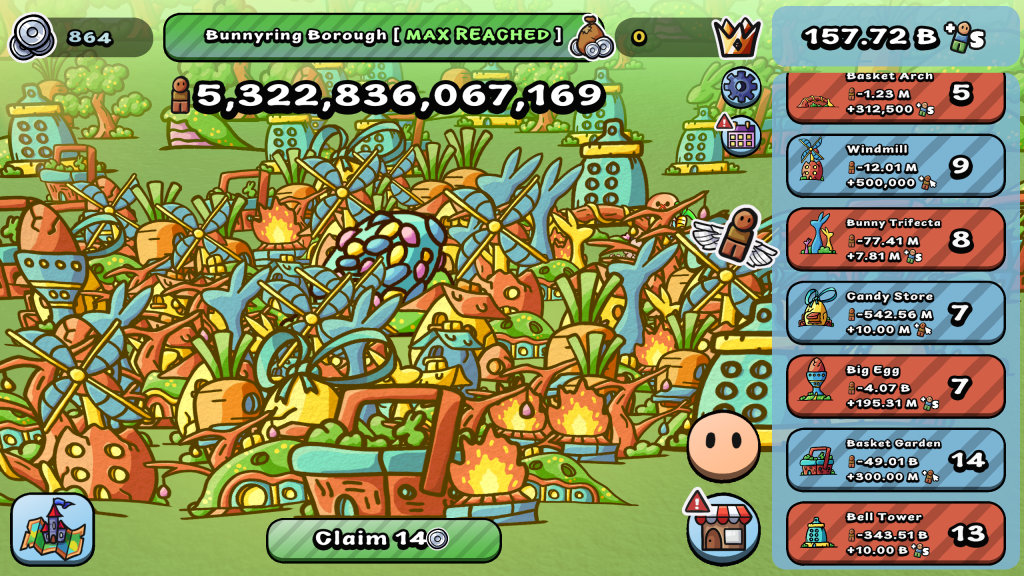Open the crown prestige icon
This screenshot has height=576, width=1024.
(737, 38)
